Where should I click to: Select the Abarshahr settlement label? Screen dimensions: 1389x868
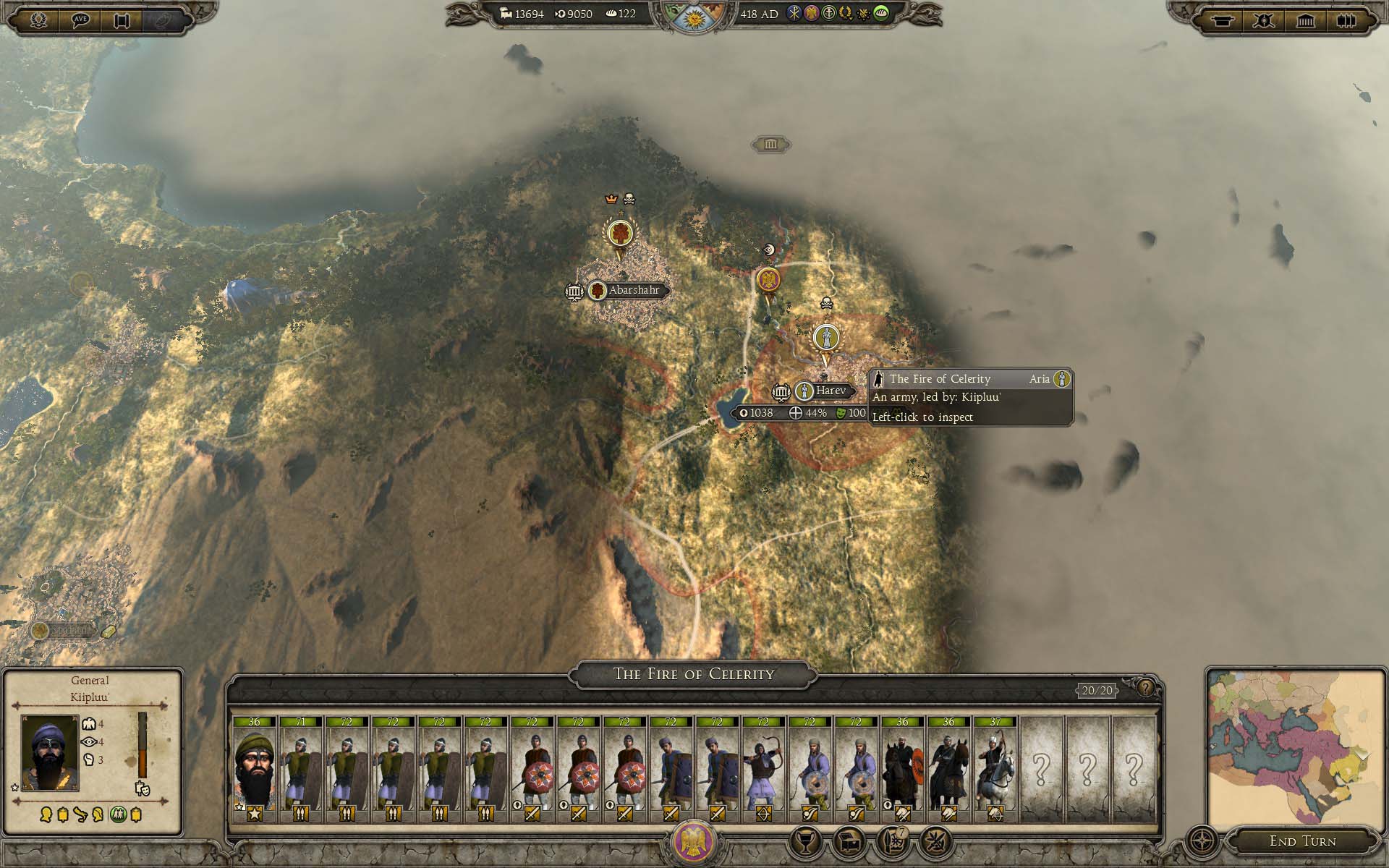click(633, 290)
